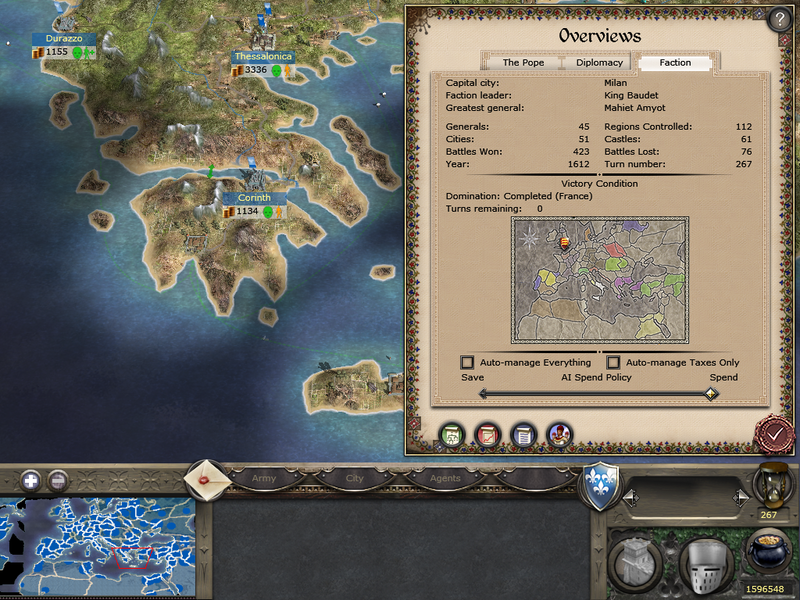800x600 pixels.
Task: Show the family portrait button
Action: (x=558, y=435)
